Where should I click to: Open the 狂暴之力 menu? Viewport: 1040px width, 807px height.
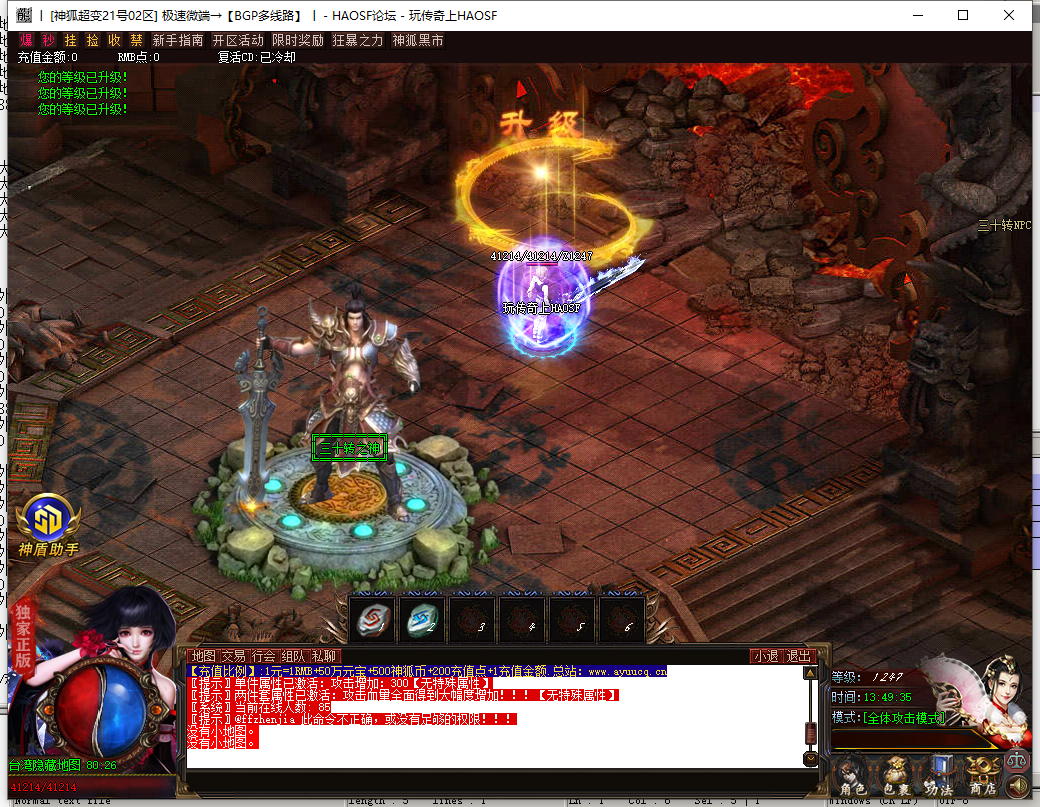click(358, 41)
